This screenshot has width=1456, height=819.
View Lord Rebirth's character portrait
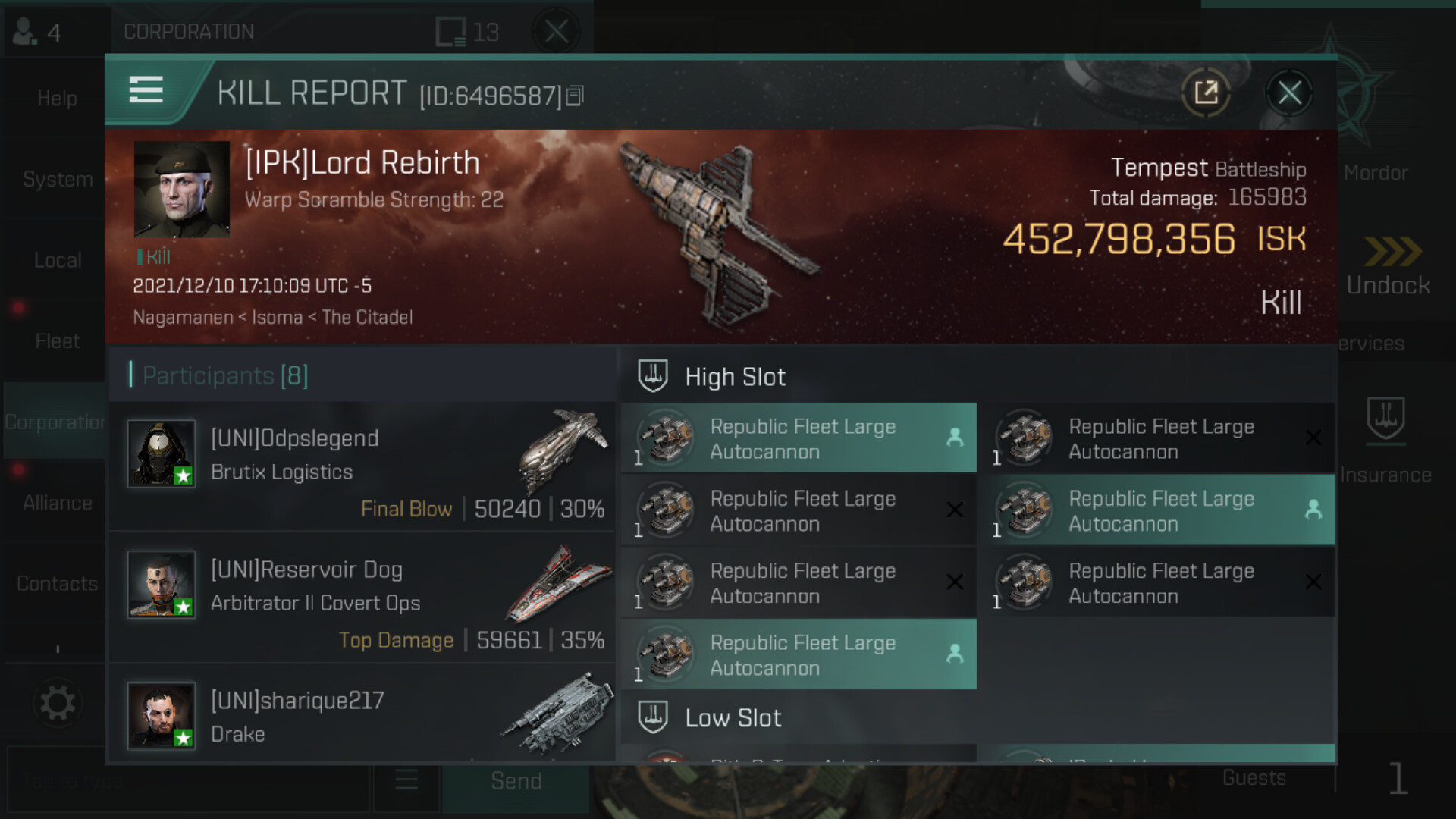pyautogui.click(x=182, y=189)
